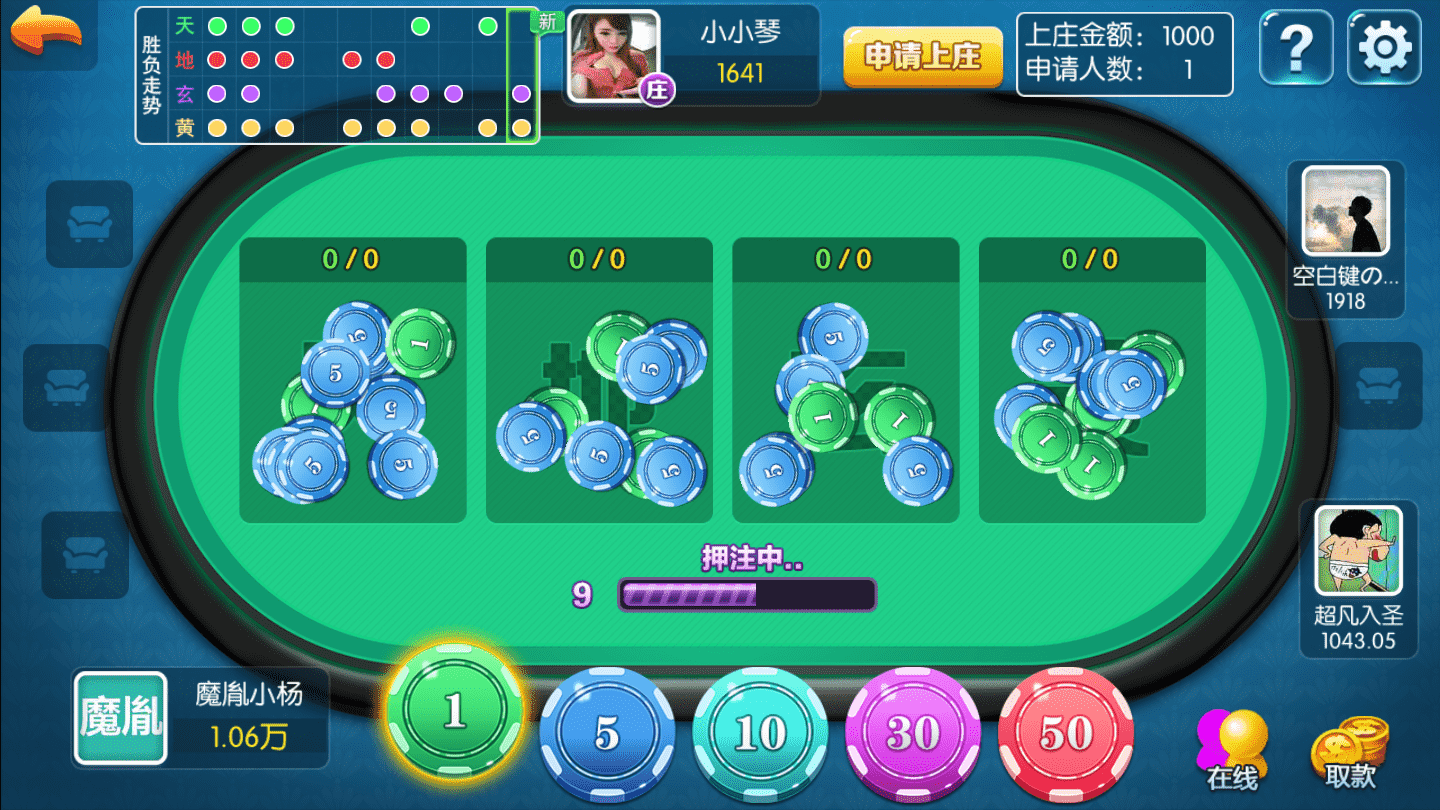Pick the teal 10 chip
Viewport: 1440px width, 810px height.
pyautogui.click(x=760, y=733)
